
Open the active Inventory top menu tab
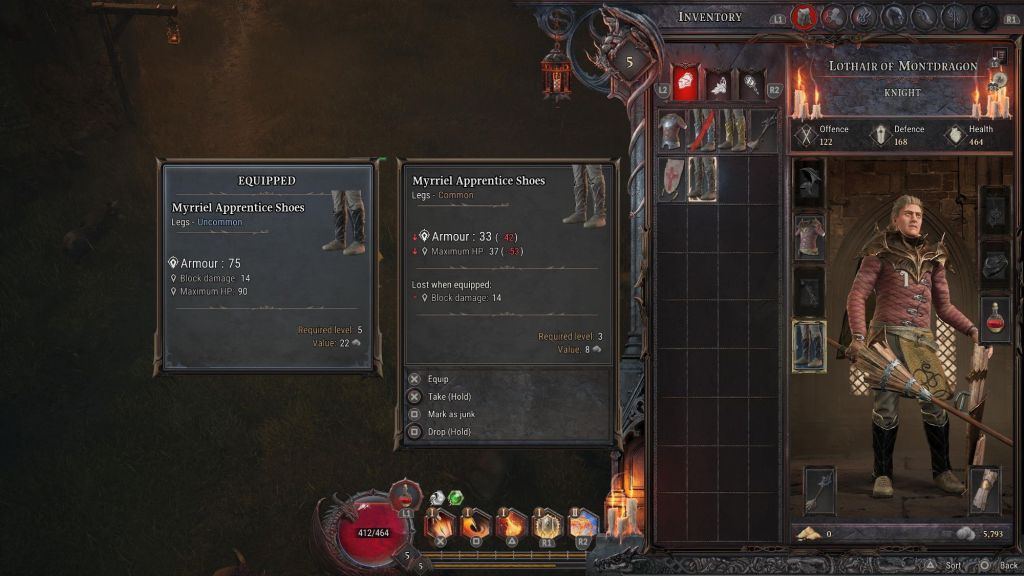tap(804, 17)
